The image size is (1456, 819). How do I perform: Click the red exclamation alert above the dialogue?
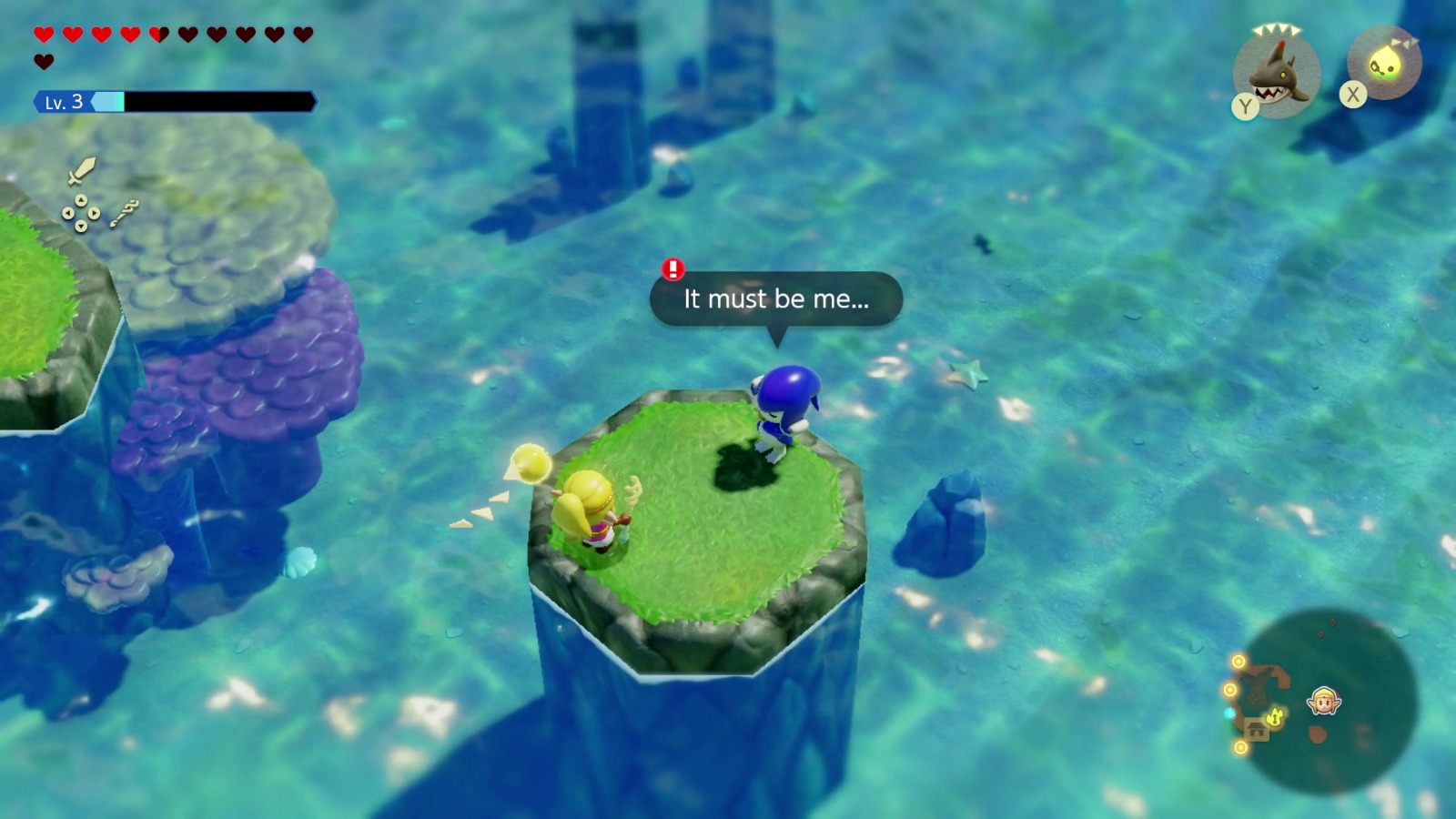pyautogui.click(x=672, y=268)
